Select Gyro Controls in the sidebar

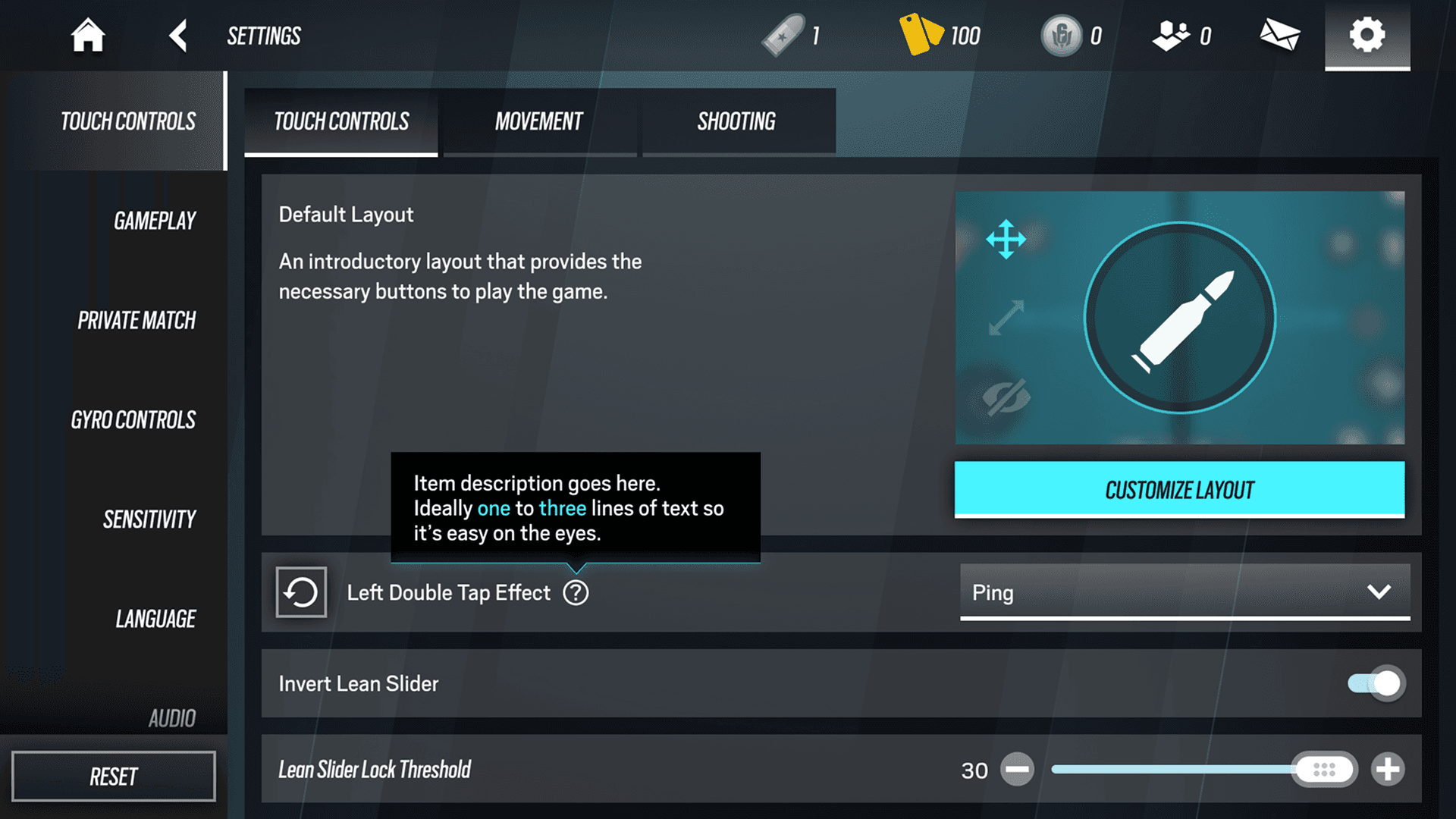point(133,419)
